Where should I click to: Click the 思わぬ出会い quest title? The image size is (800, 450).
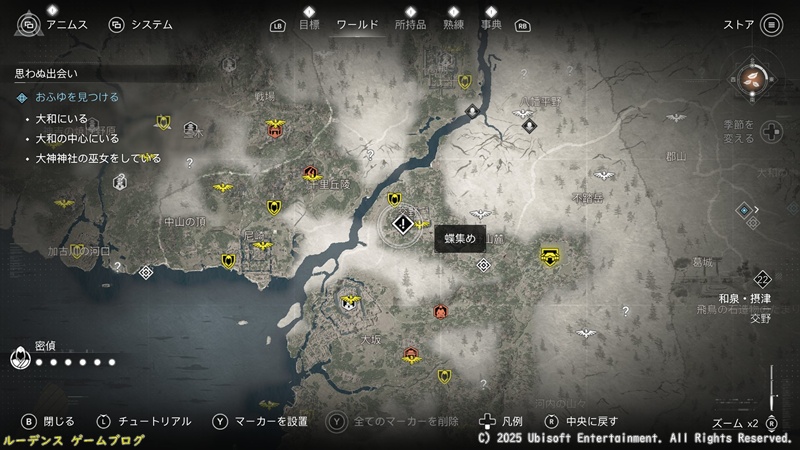click(46, 73)
